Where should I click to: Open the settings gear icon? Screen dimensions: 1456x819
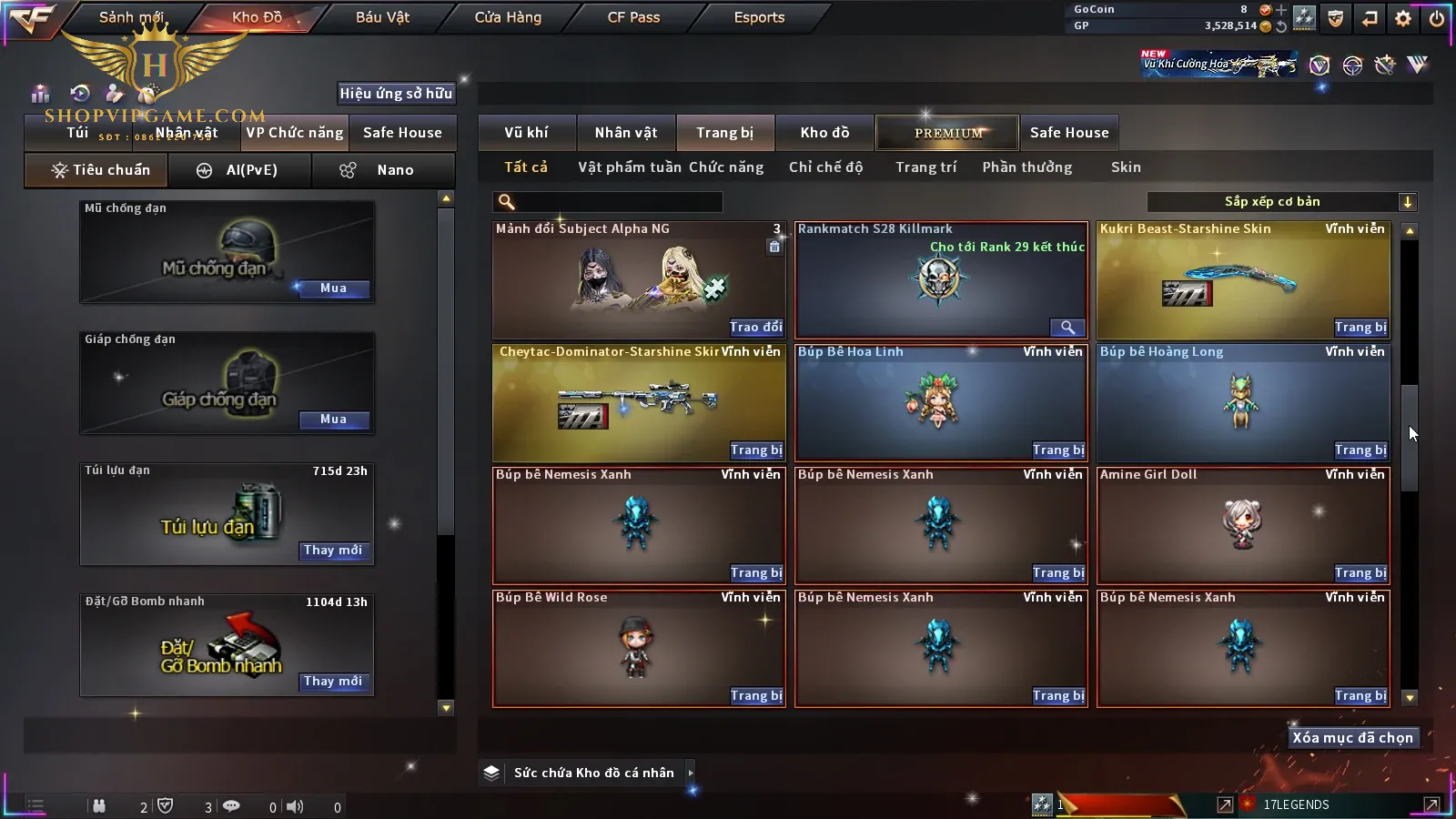click(x=1403, y=18)
